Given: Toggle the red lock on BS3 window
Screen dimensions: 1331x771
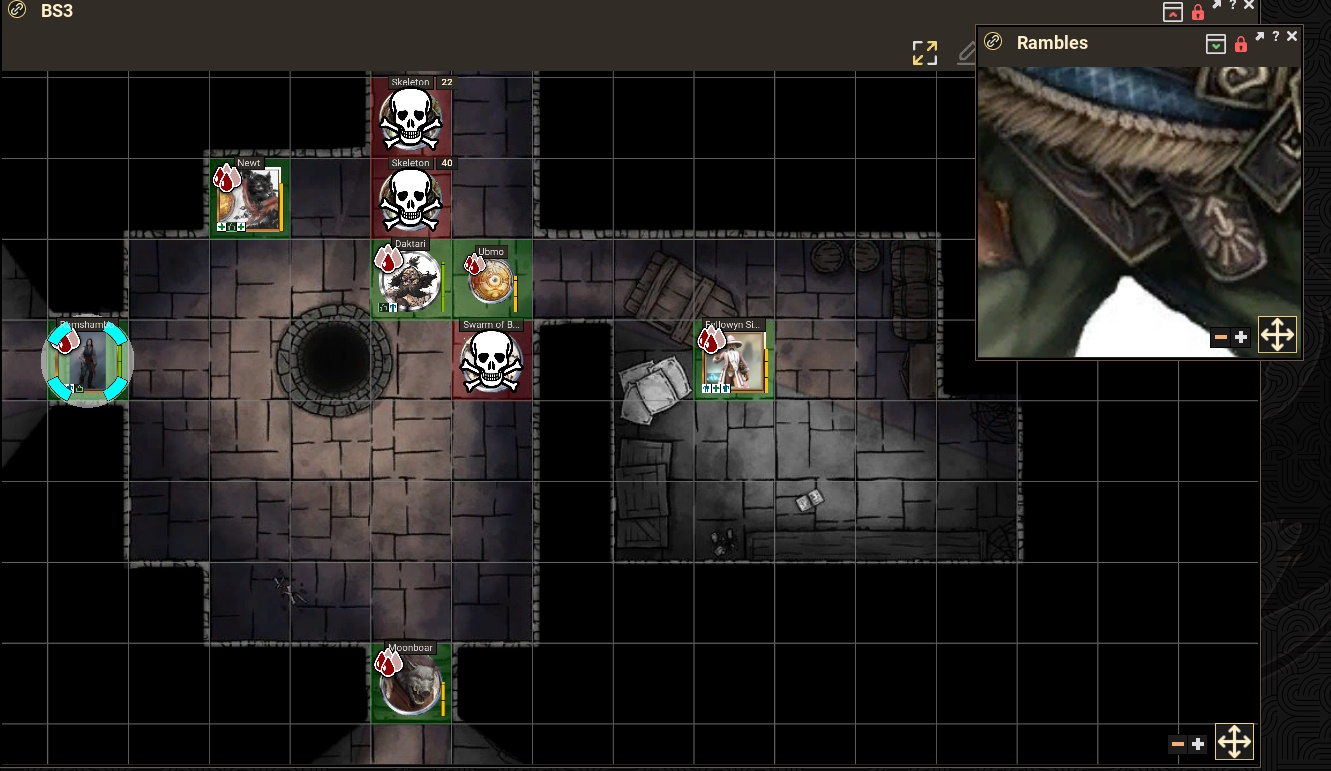Looking at the screenshot, I should (x=1198, y=13).
